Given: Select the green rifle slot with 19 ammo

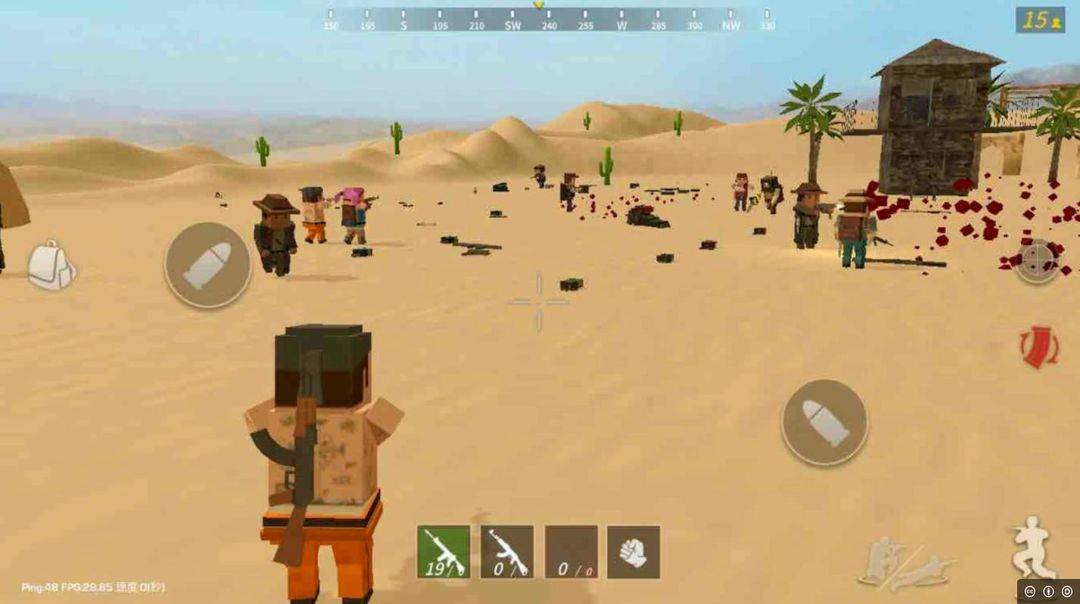Looking at the screenshot, I should (x=443, y=552).
